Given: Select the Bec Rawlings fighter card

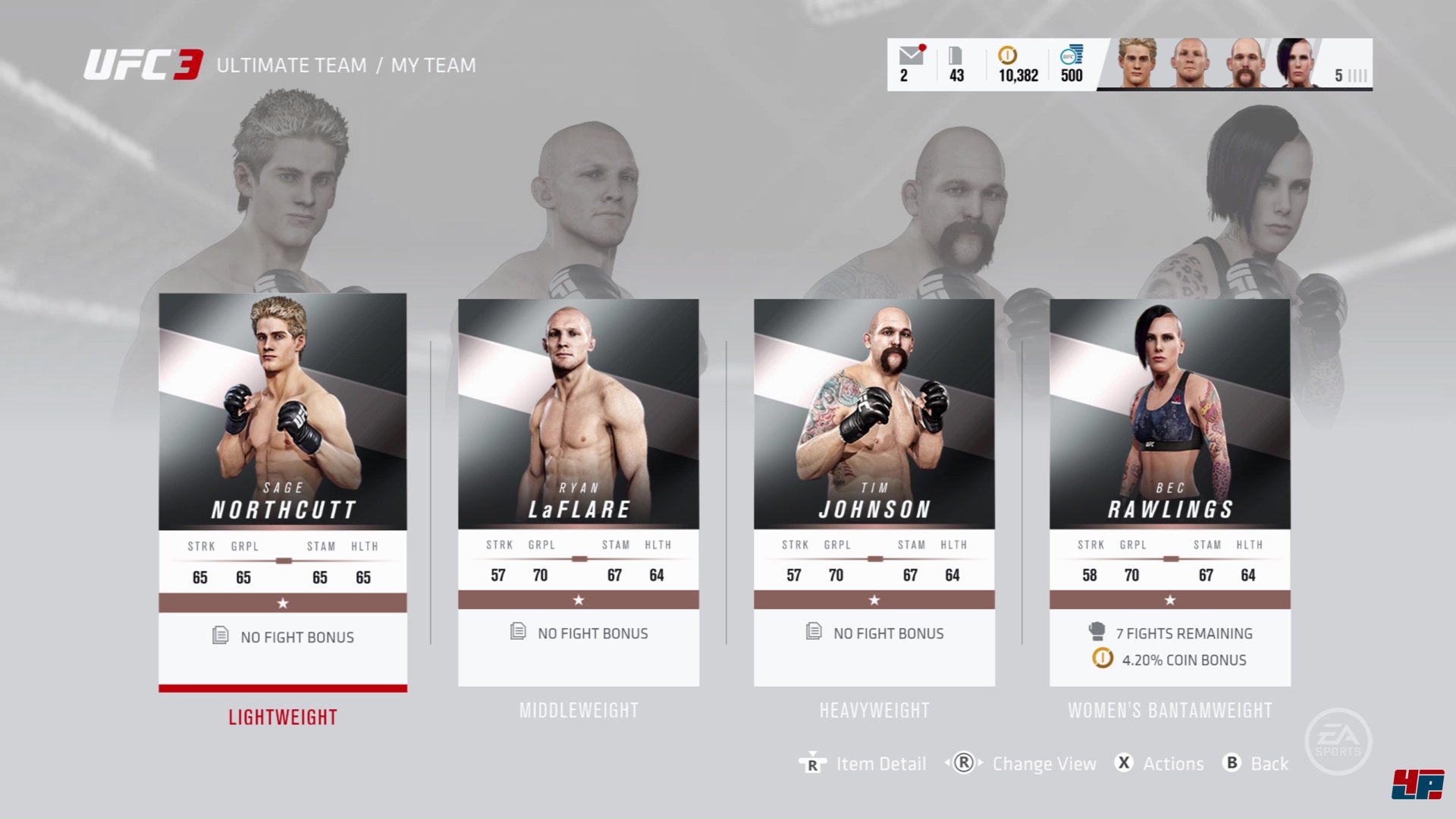Looking at the screenshot, I should coord(1169,491).
